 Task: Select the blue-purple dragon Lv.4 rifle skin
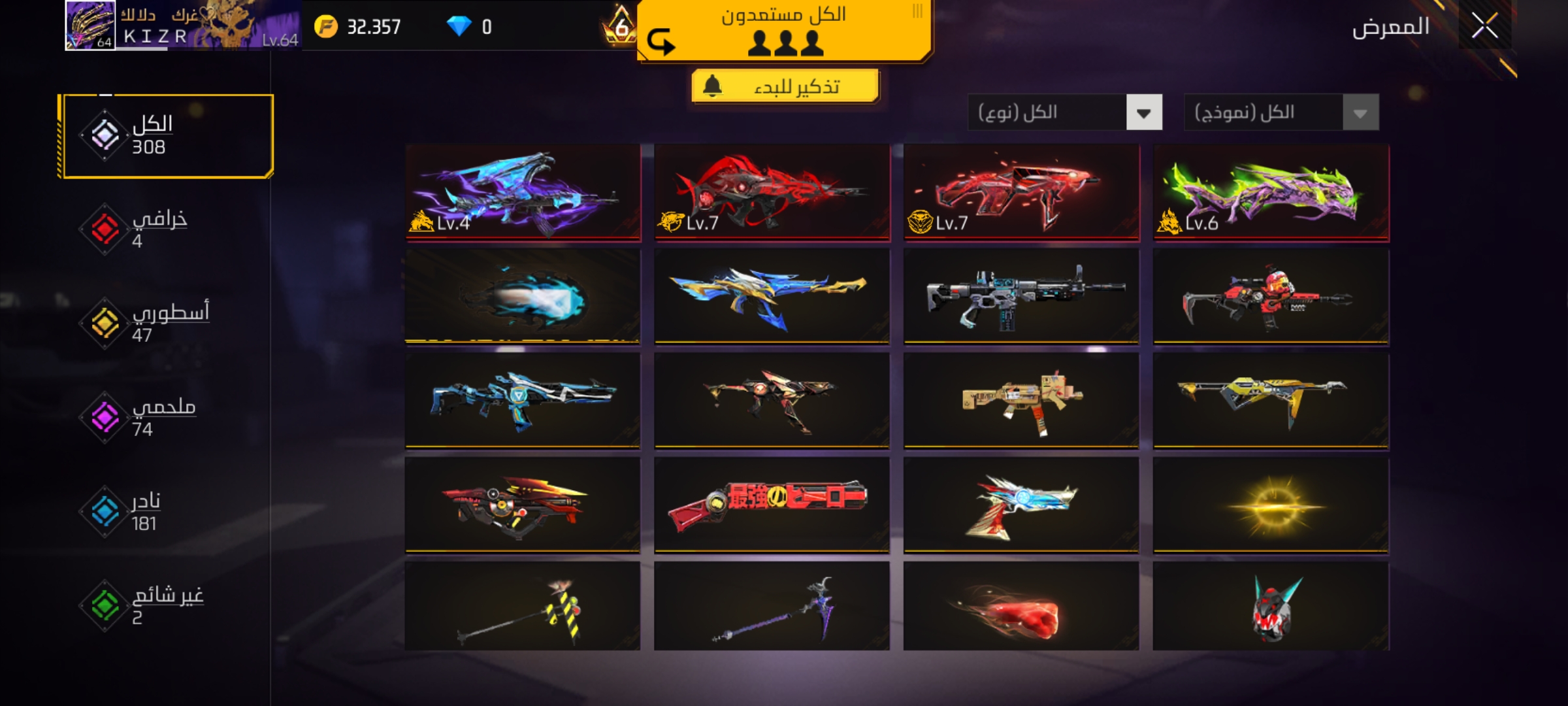coord(523,192)
